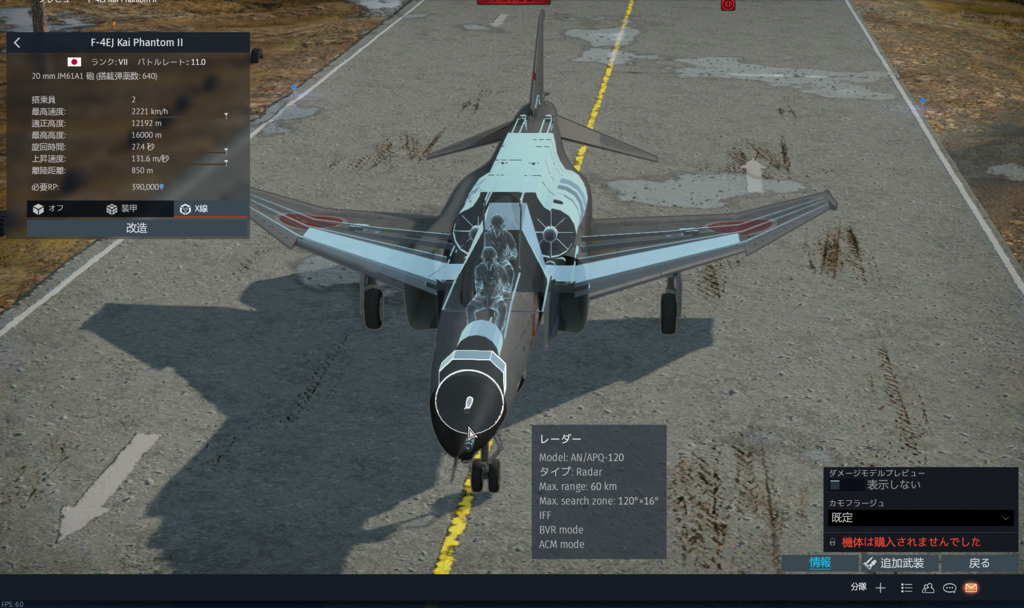The height and width of the screenshot is (608, 1024).
Task: Add a squad member with the plus icon
Action: (x=881, y=588)
